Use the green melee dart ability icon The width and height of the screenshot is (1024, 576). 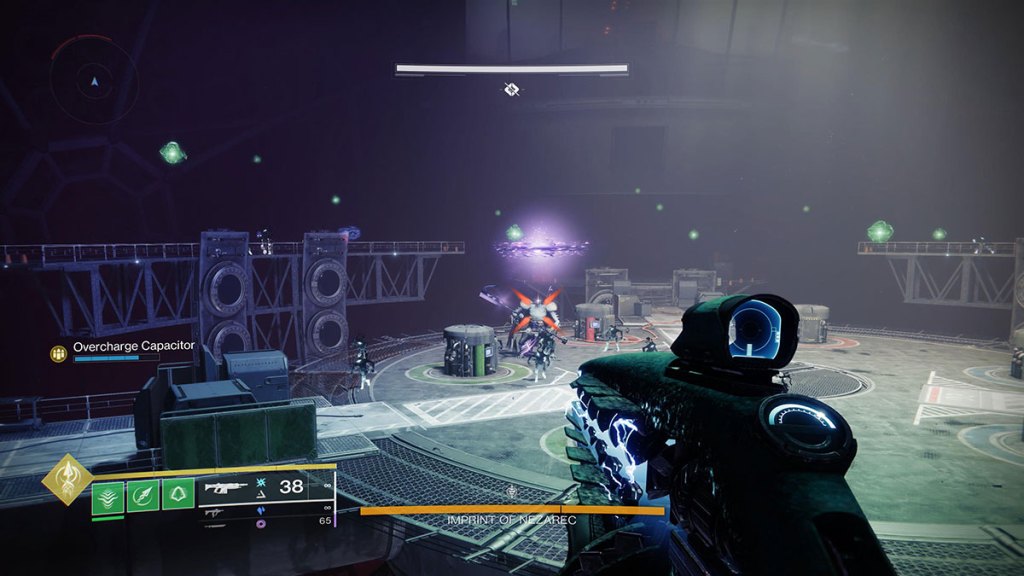(143, 494)
